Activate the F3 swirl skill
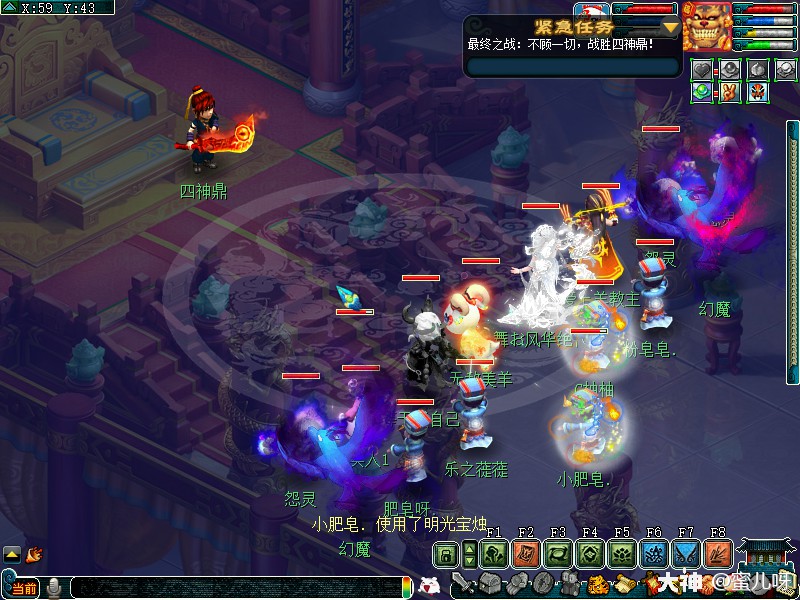Viewport: 800px width, 600px height. click(557, 555)
